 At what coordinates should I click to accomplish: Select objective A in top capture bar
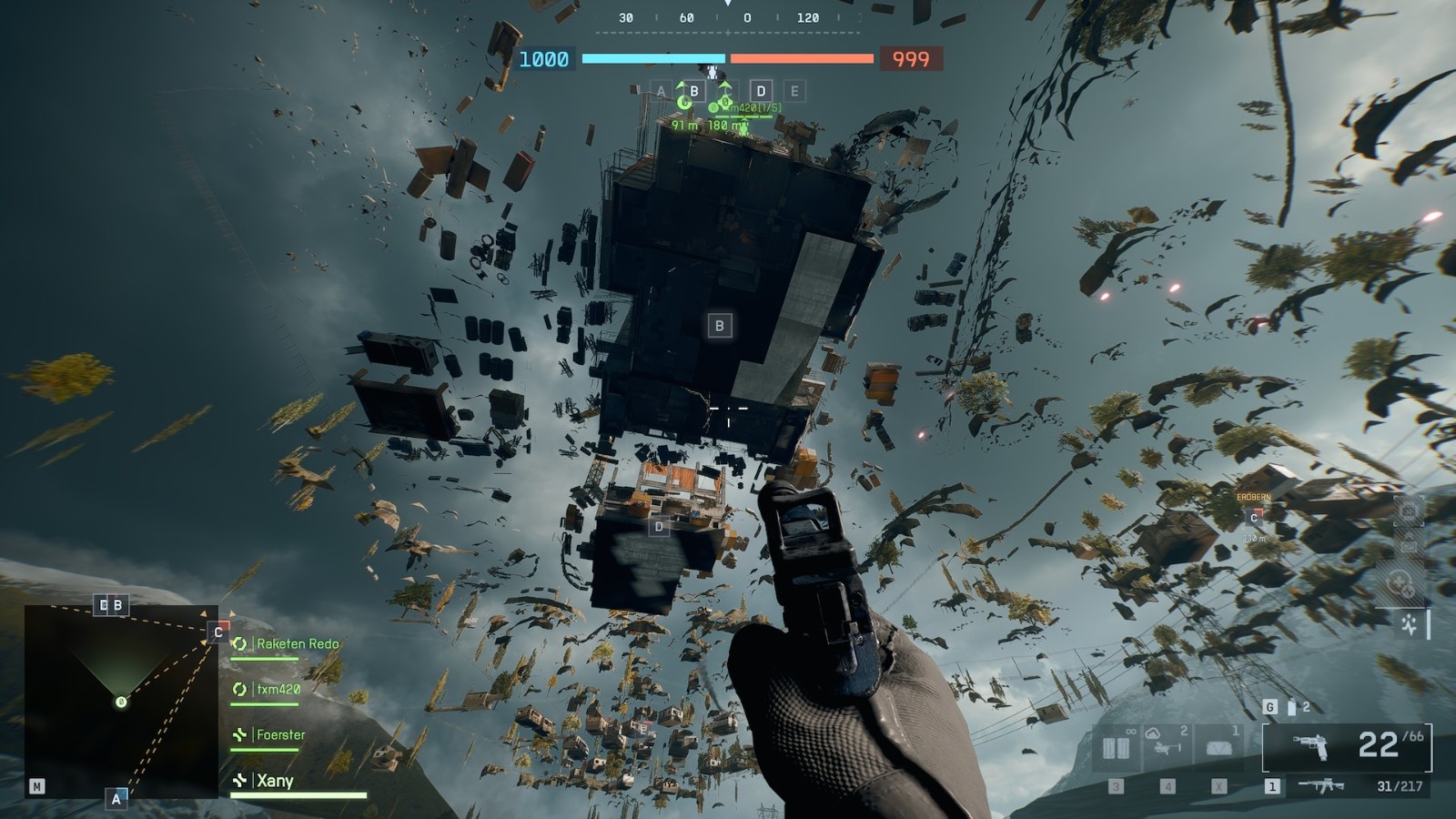662,91
